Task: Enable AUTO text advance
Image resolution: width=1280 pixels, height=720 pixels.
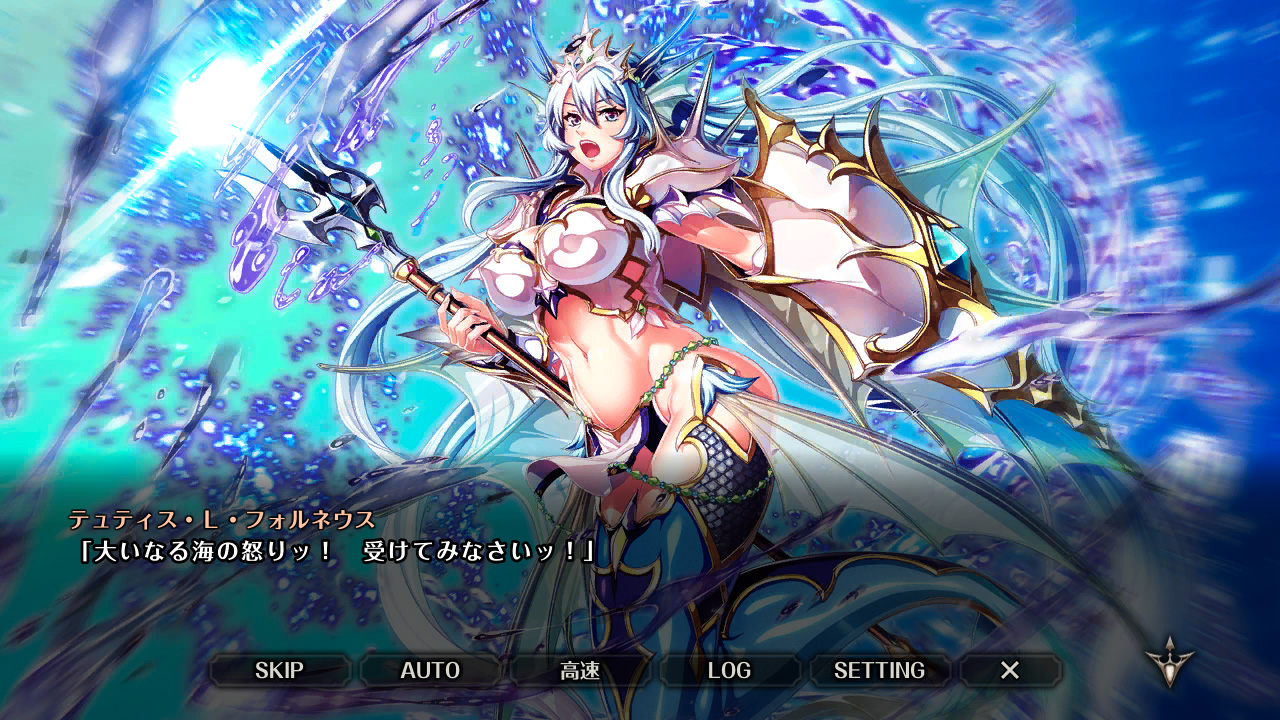Action: 430,670
